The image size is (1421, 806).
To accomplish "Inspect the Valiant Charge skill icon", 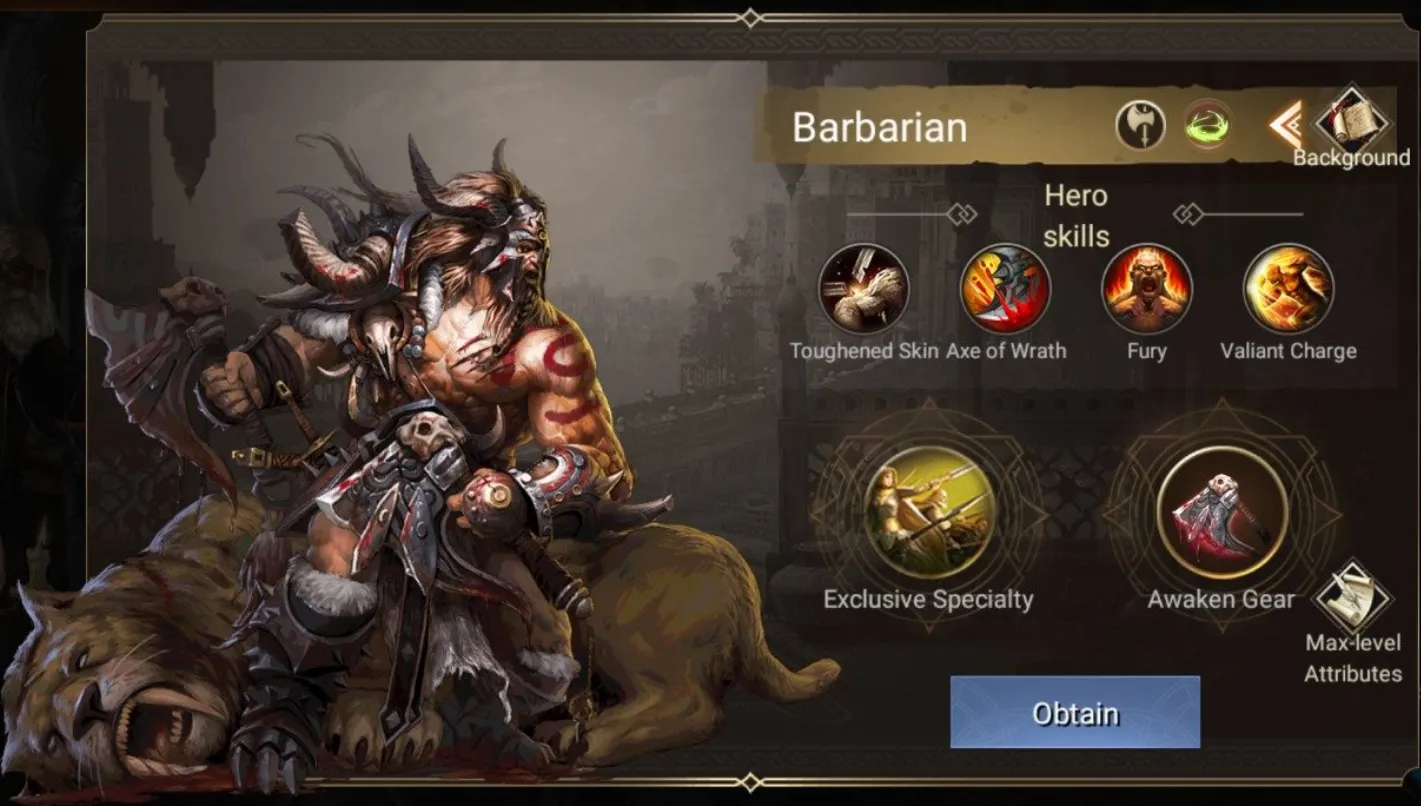I will coord(1289,288).
